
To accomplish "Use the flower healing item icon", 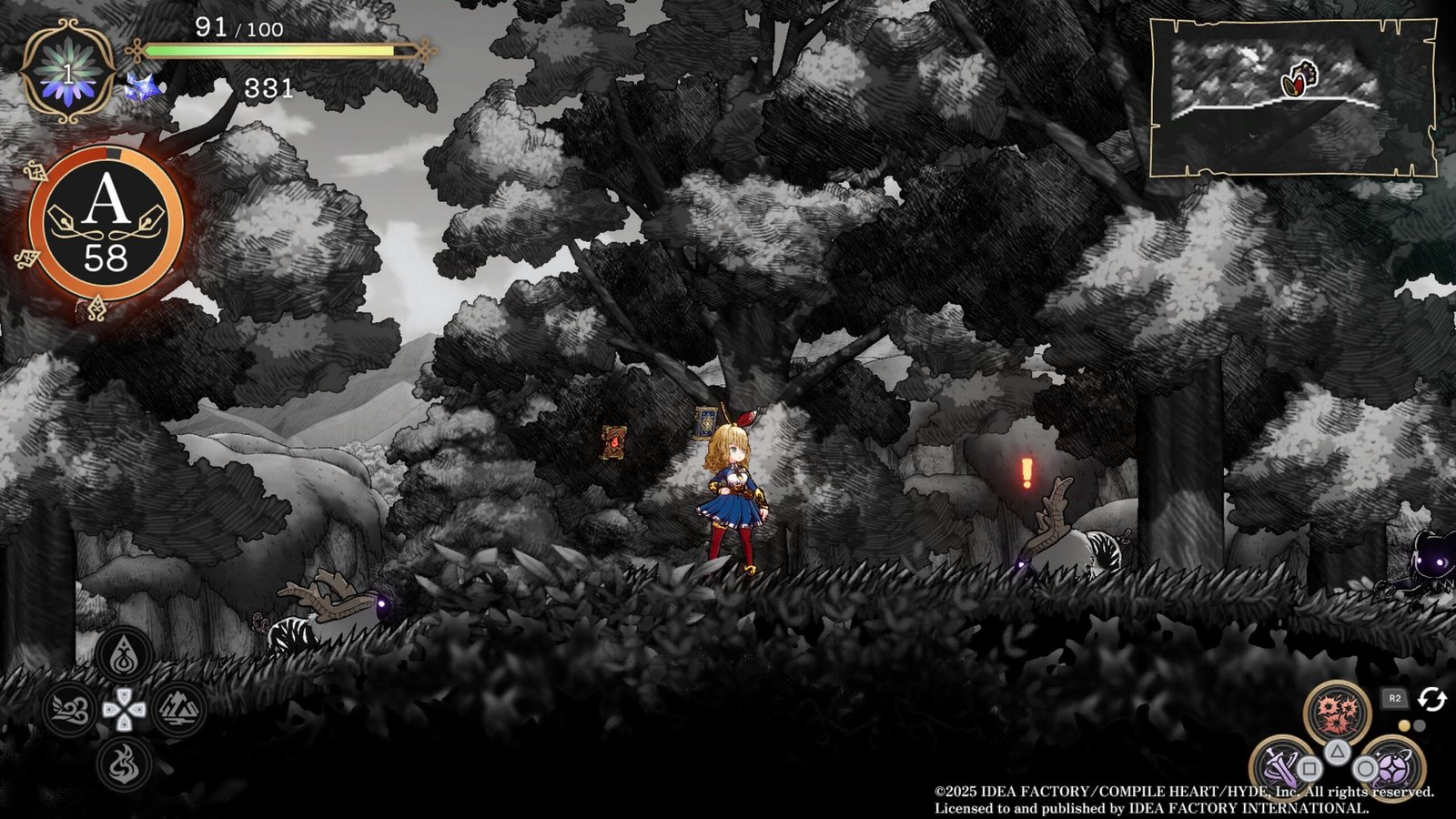I will click(x=68, y=73).
